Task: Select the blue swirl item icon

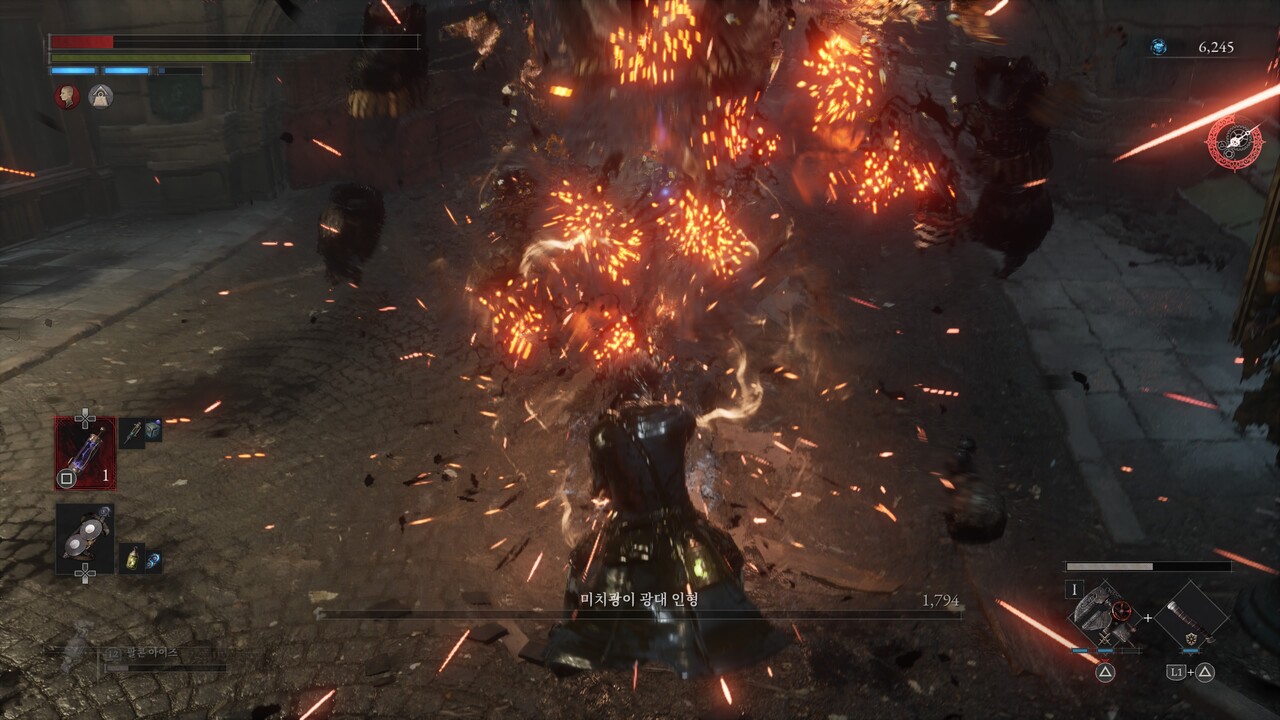Action: 153,560
